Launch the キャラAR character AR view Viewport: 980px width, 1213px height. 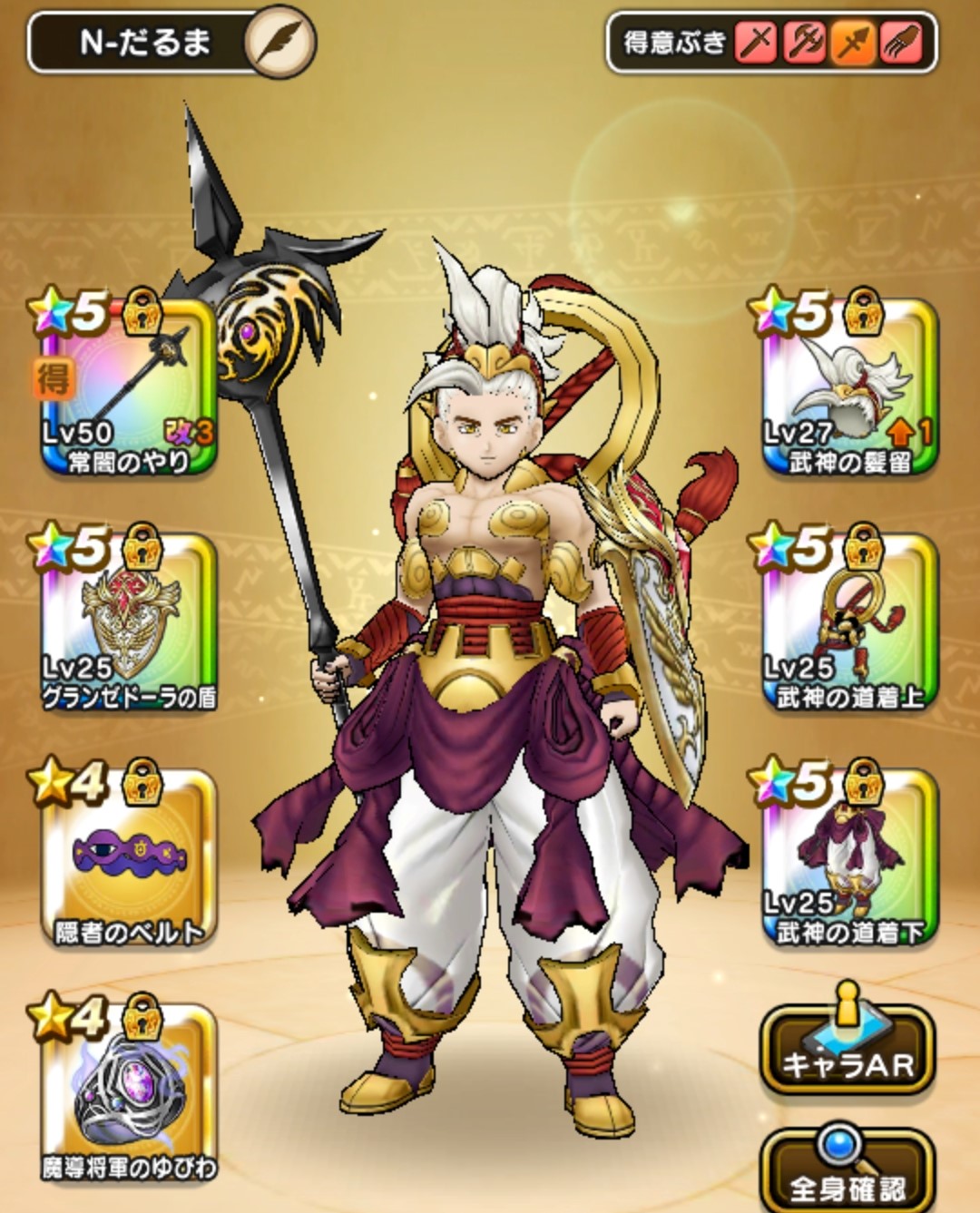pos(848,1051)
